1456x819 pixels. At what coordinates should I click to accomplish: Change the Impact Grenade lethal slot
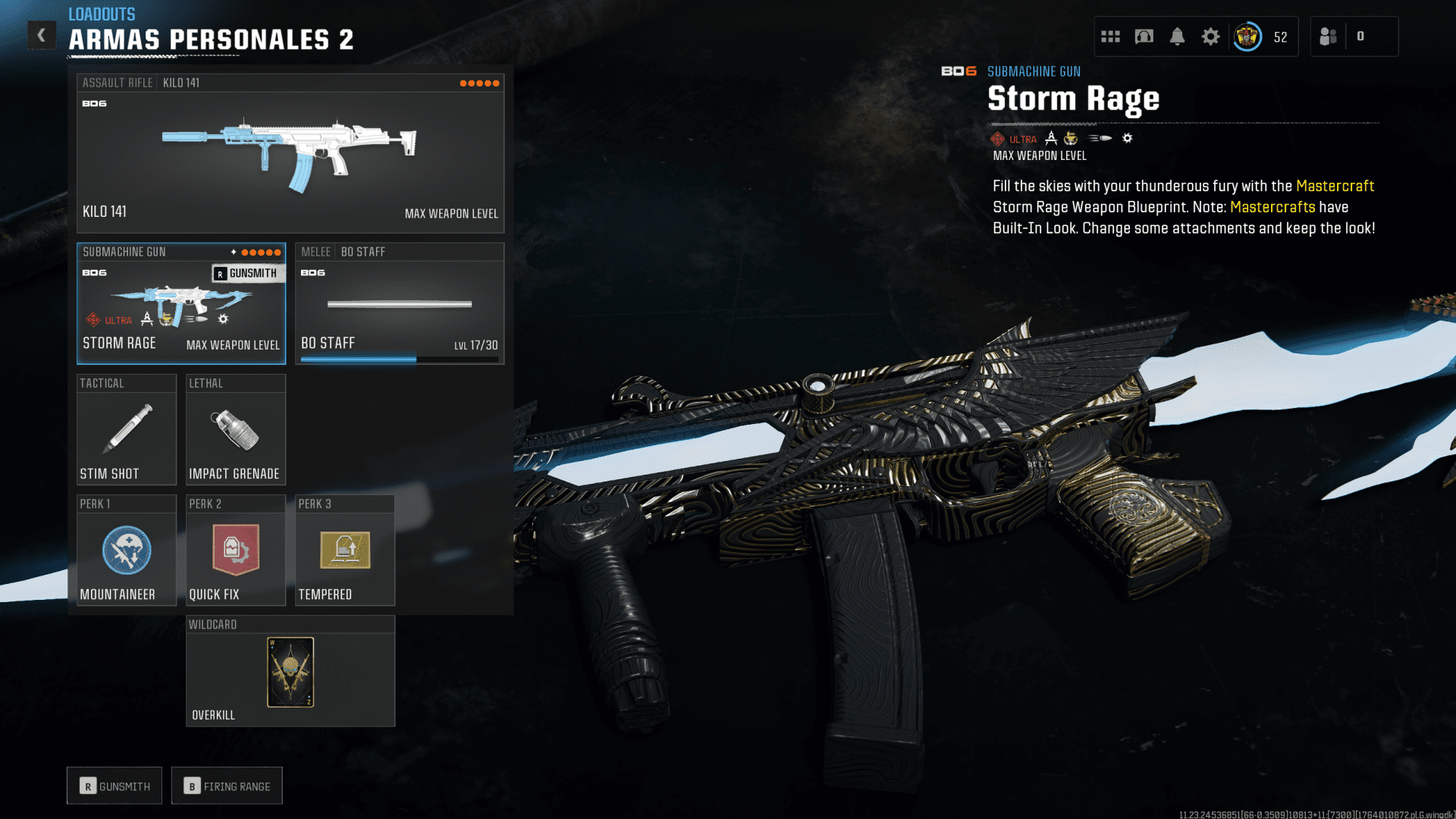click(x=236, y=430)
